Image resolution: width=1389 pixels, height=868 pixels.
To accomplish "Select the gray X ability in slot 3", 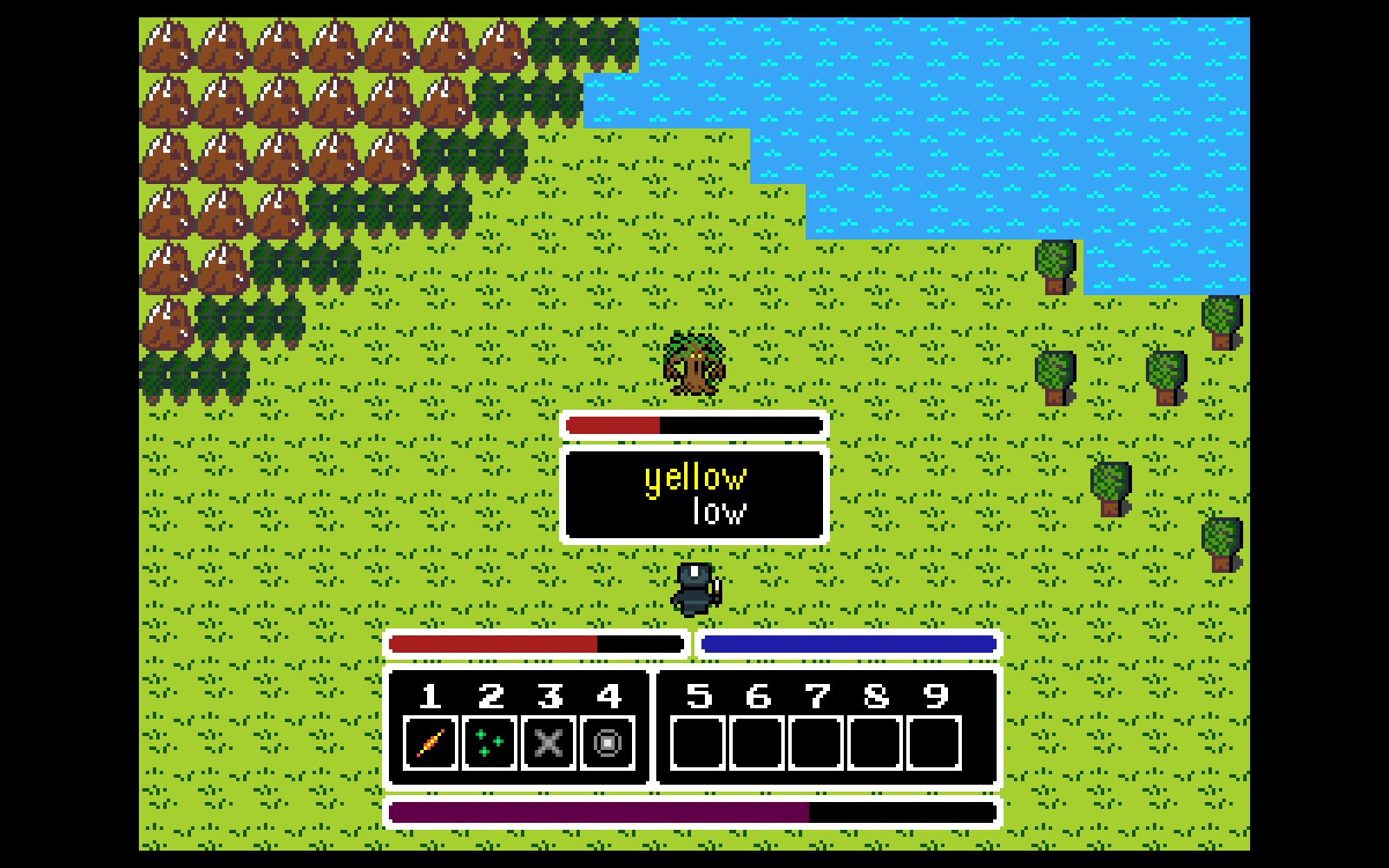I will [549, 743].
